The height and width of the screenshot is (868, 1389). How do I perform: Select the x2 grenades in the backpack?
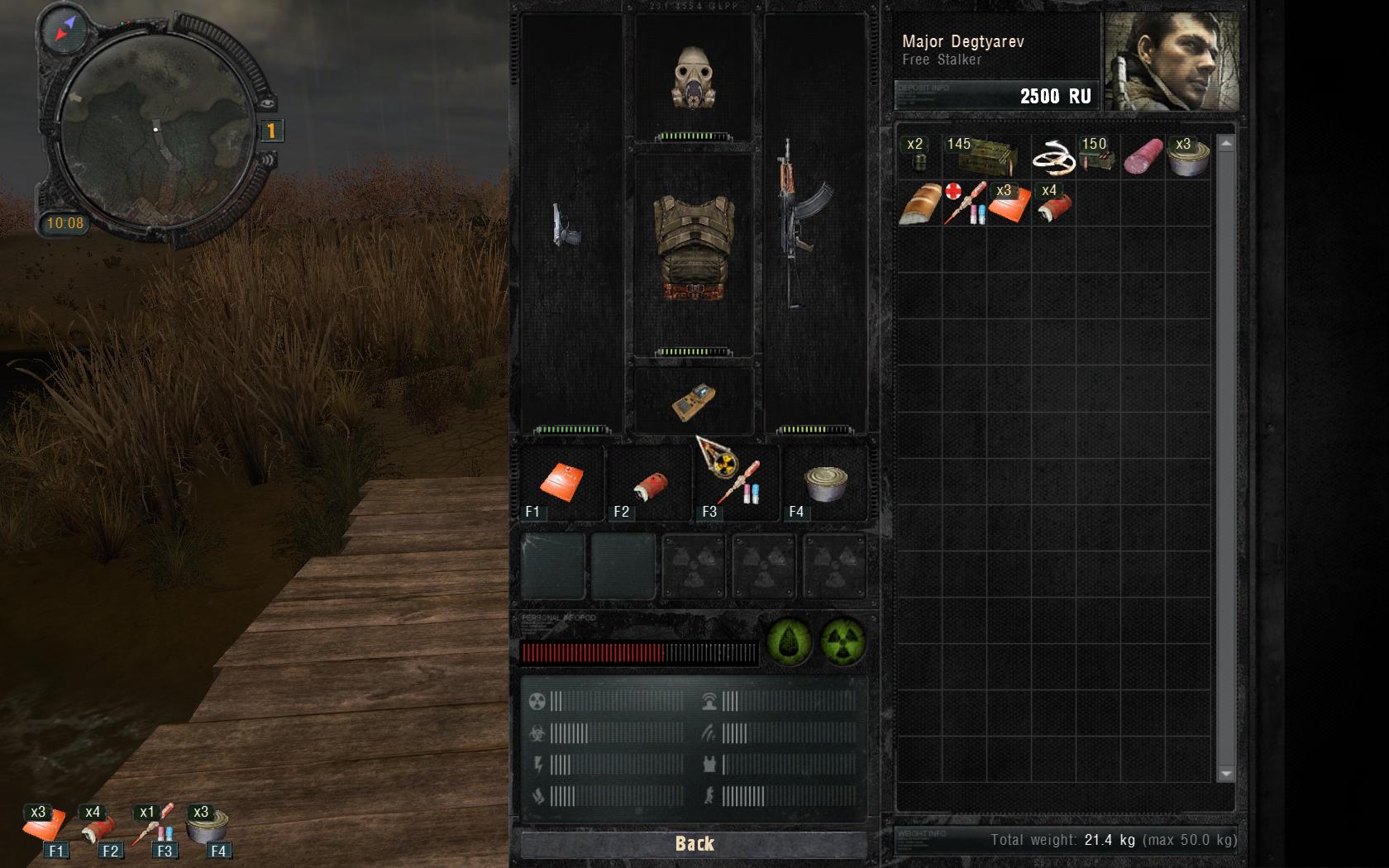(x=918, y=155)
